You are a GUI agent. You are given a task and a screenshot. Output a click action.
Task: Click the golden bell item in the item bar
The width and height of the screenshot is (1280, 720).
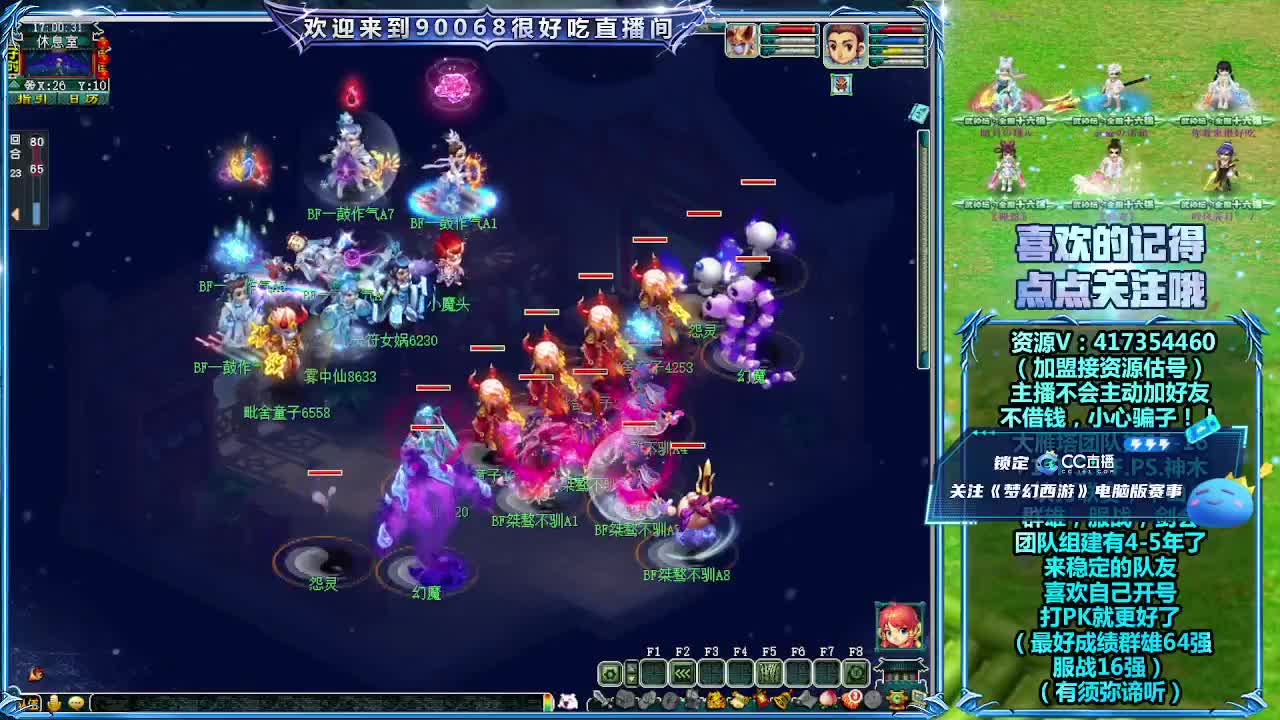(x=781, y=698)
